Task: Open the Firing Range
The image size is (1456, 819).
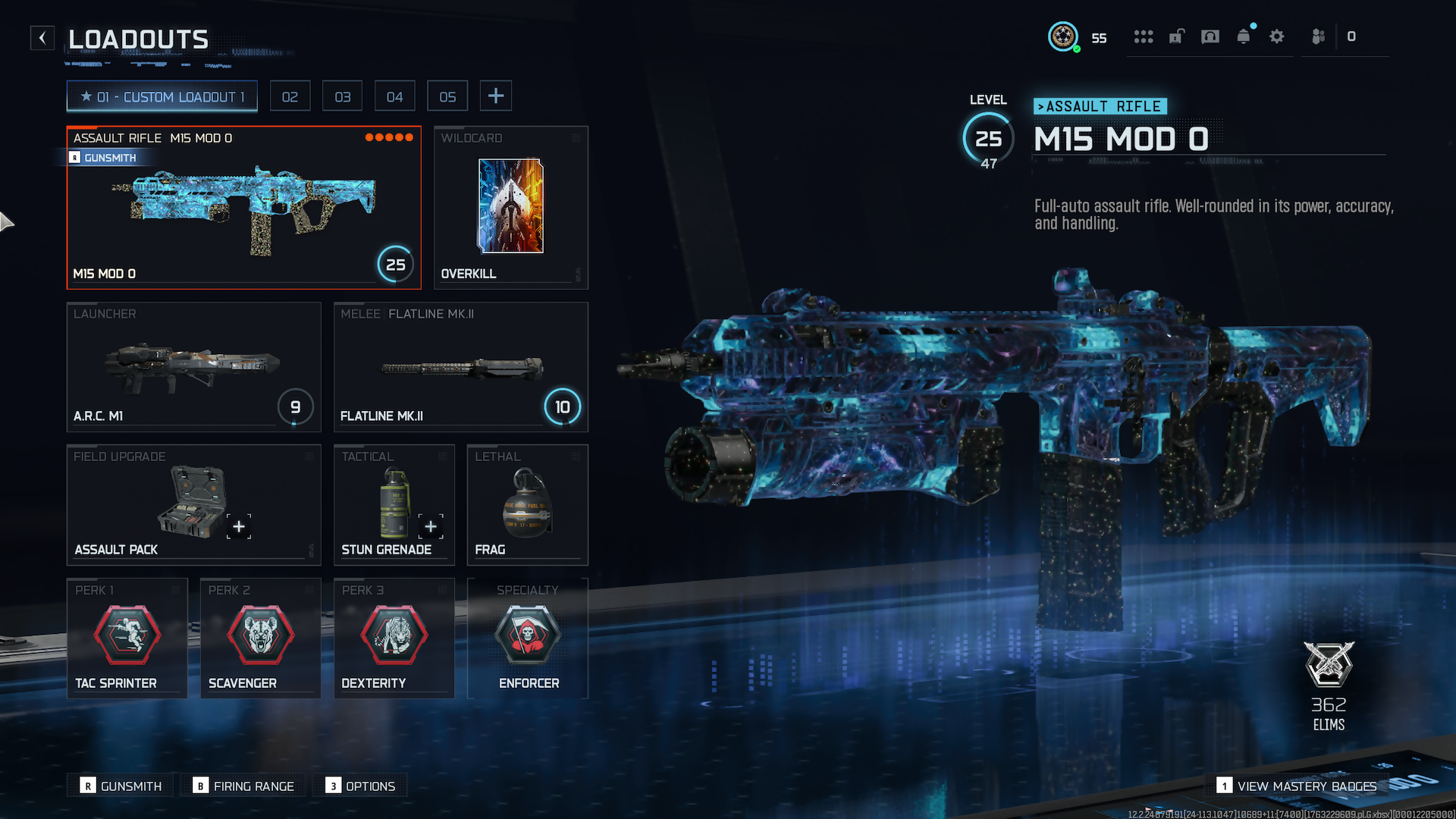Action: [244, 786]
